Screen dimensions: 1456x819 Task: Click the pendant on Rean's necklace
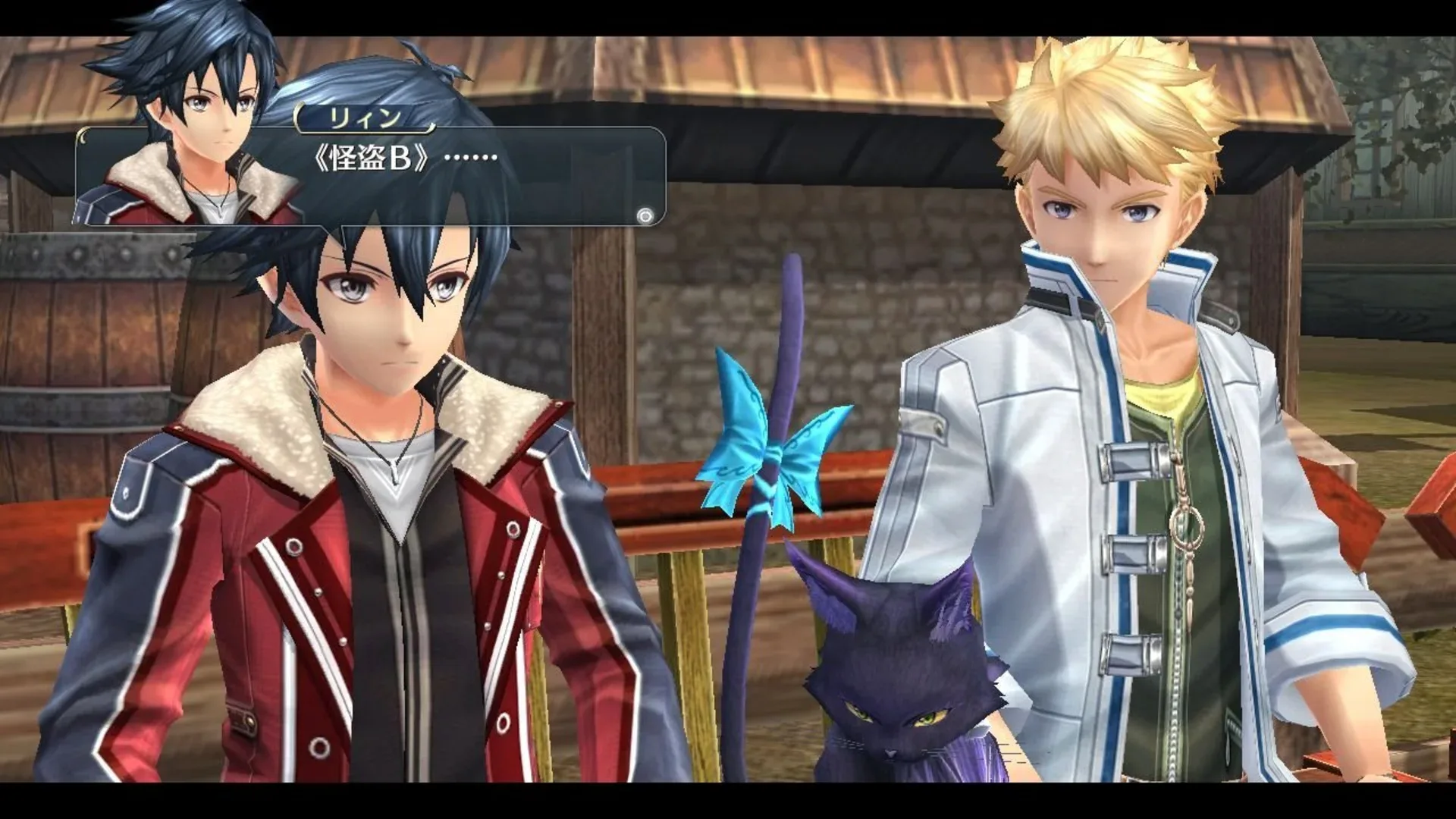394,474
